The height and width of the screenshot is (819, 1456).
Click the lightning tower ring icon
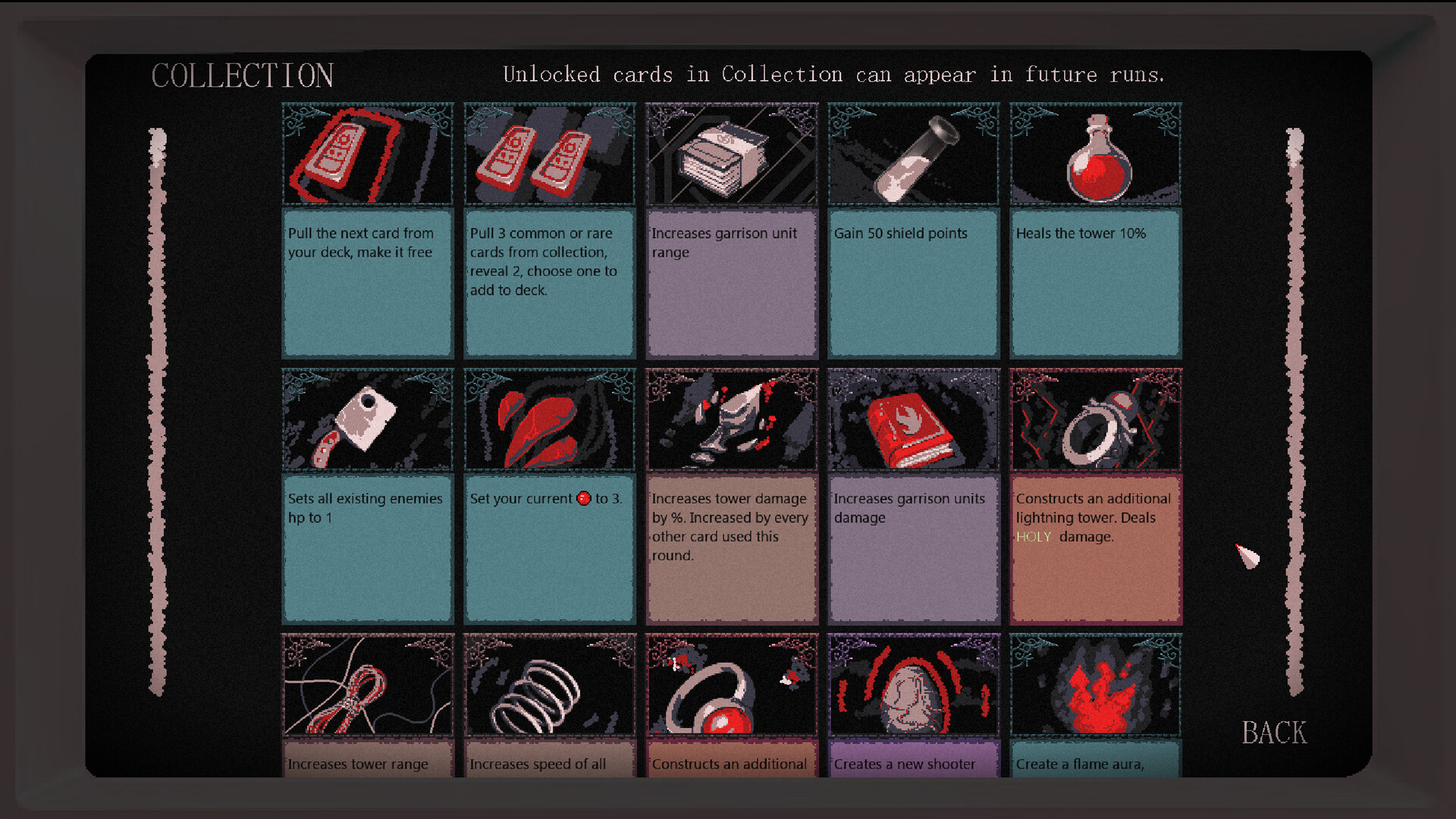coord(1095,419)
